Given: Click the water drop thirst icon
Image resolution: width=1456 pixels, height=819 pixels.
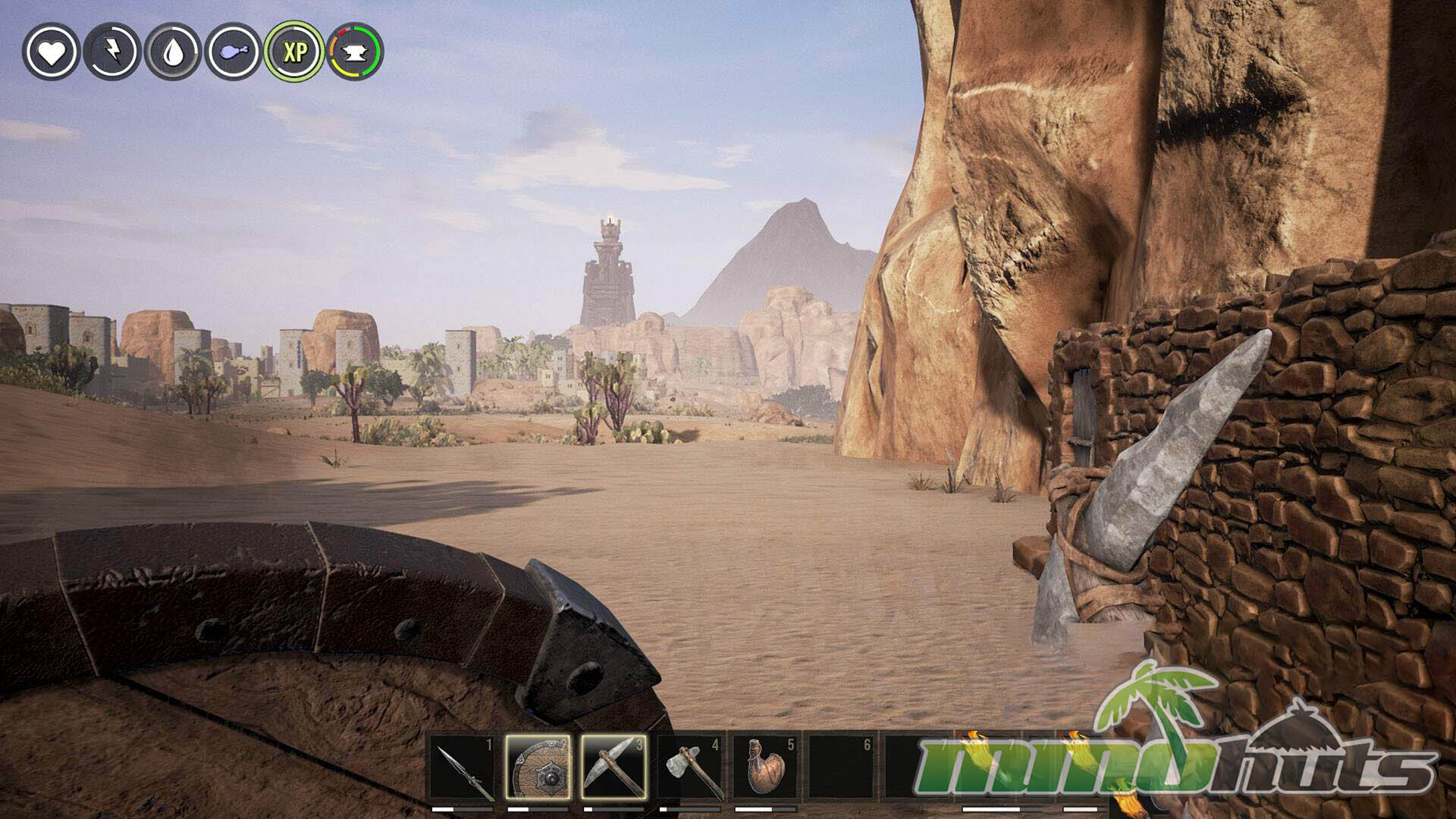Looking at the screenshot, I should point(173,52).
